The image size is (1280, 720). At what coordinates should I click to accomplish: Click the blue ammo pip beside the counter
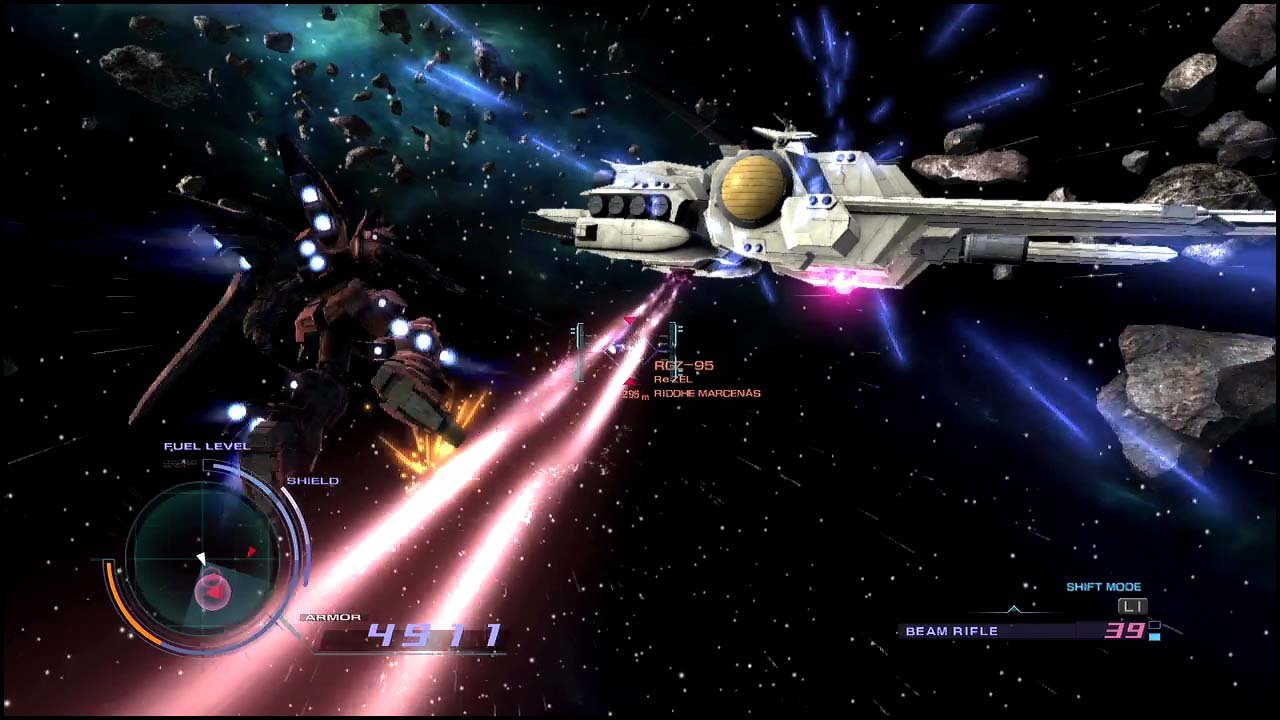[x=1155, y=636]
